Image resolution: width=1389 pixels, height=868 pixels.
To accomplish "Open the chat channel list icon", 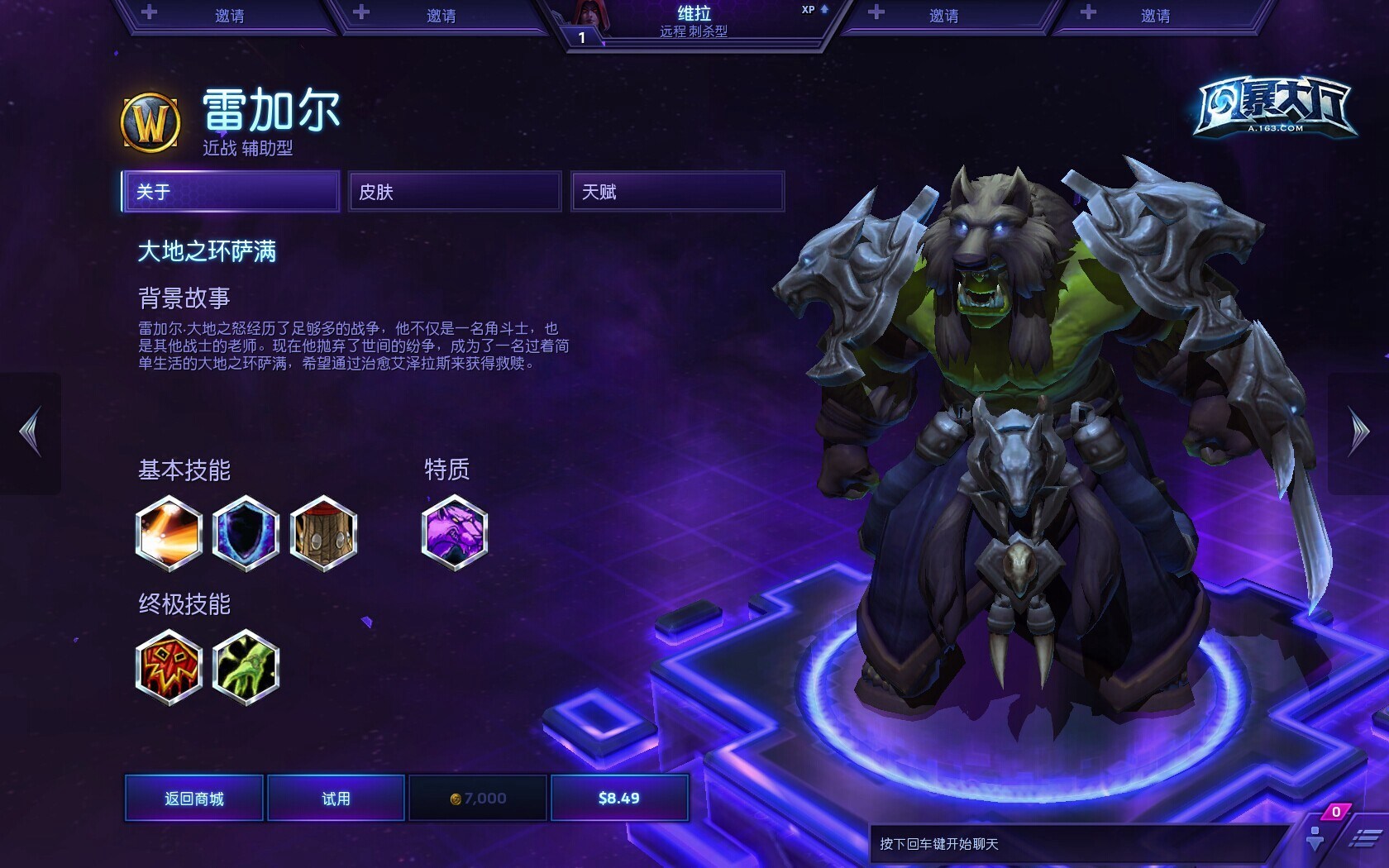I will click(x=1364, y=839).
